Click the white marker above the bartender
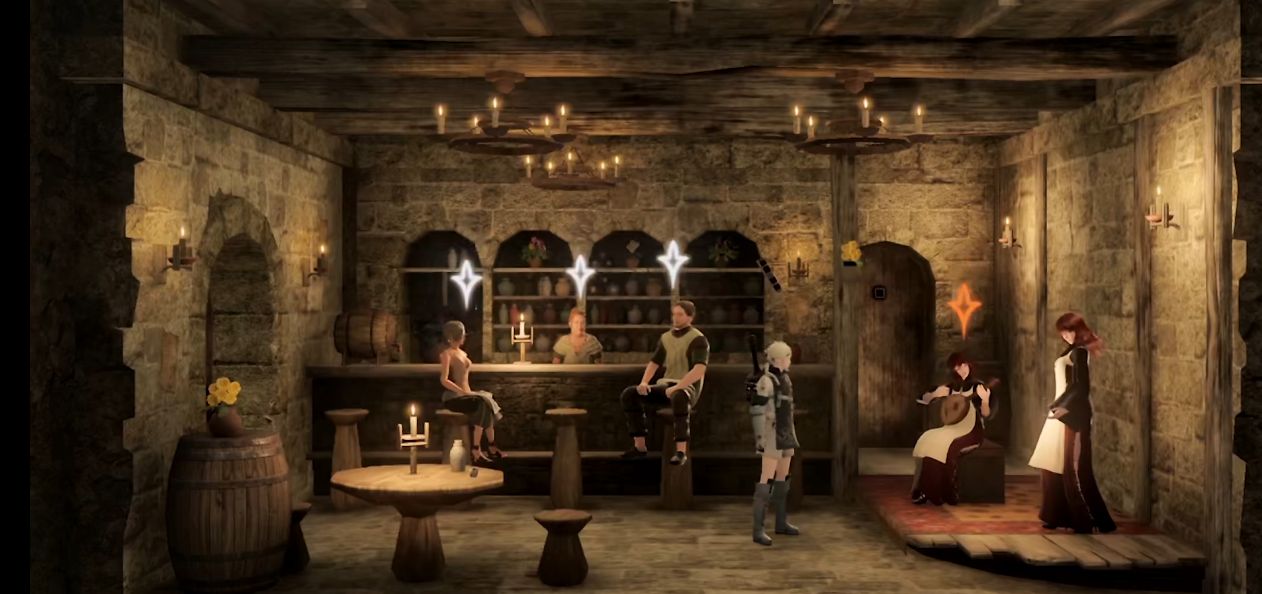 [580, 277]
